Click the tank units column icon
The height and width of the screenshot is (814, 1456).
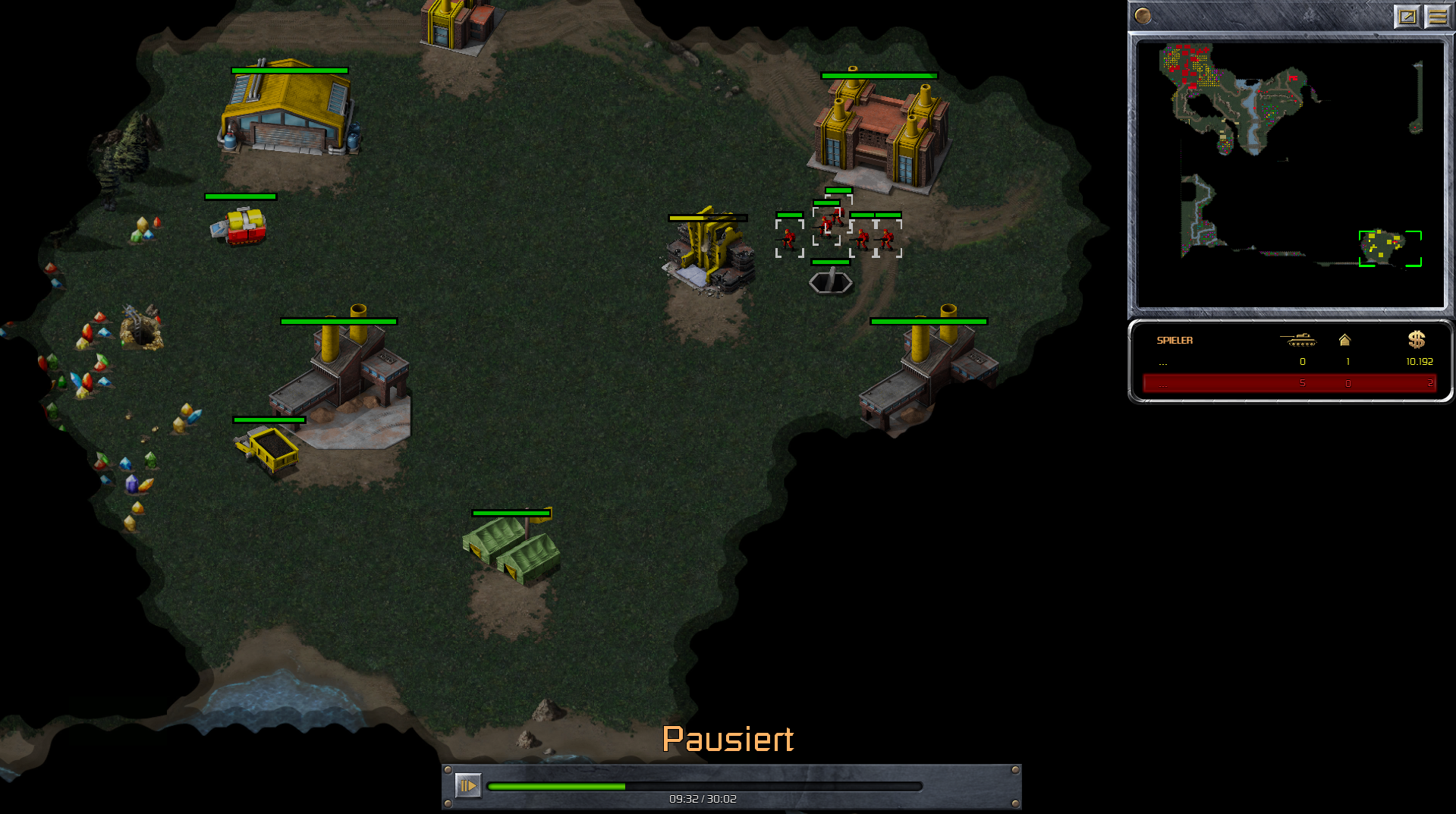click(1297, 340)
